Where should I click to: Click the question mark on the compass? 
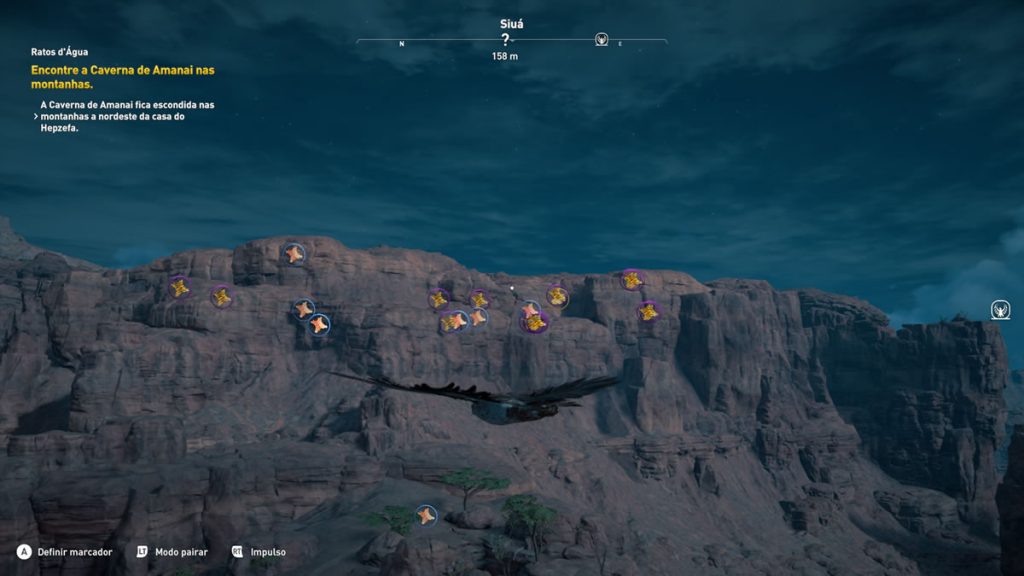pos(505,40)
